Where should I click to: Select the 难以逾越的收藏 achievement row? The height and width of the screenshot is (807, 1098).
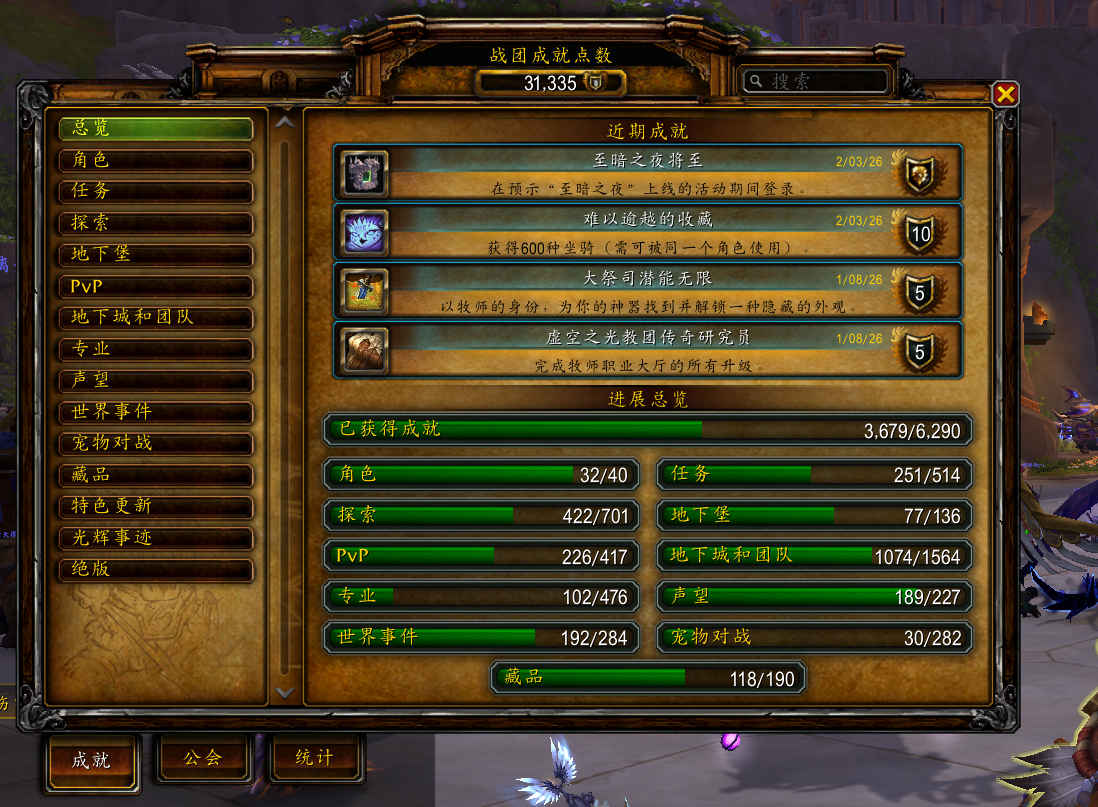click(x=647, y=232)
